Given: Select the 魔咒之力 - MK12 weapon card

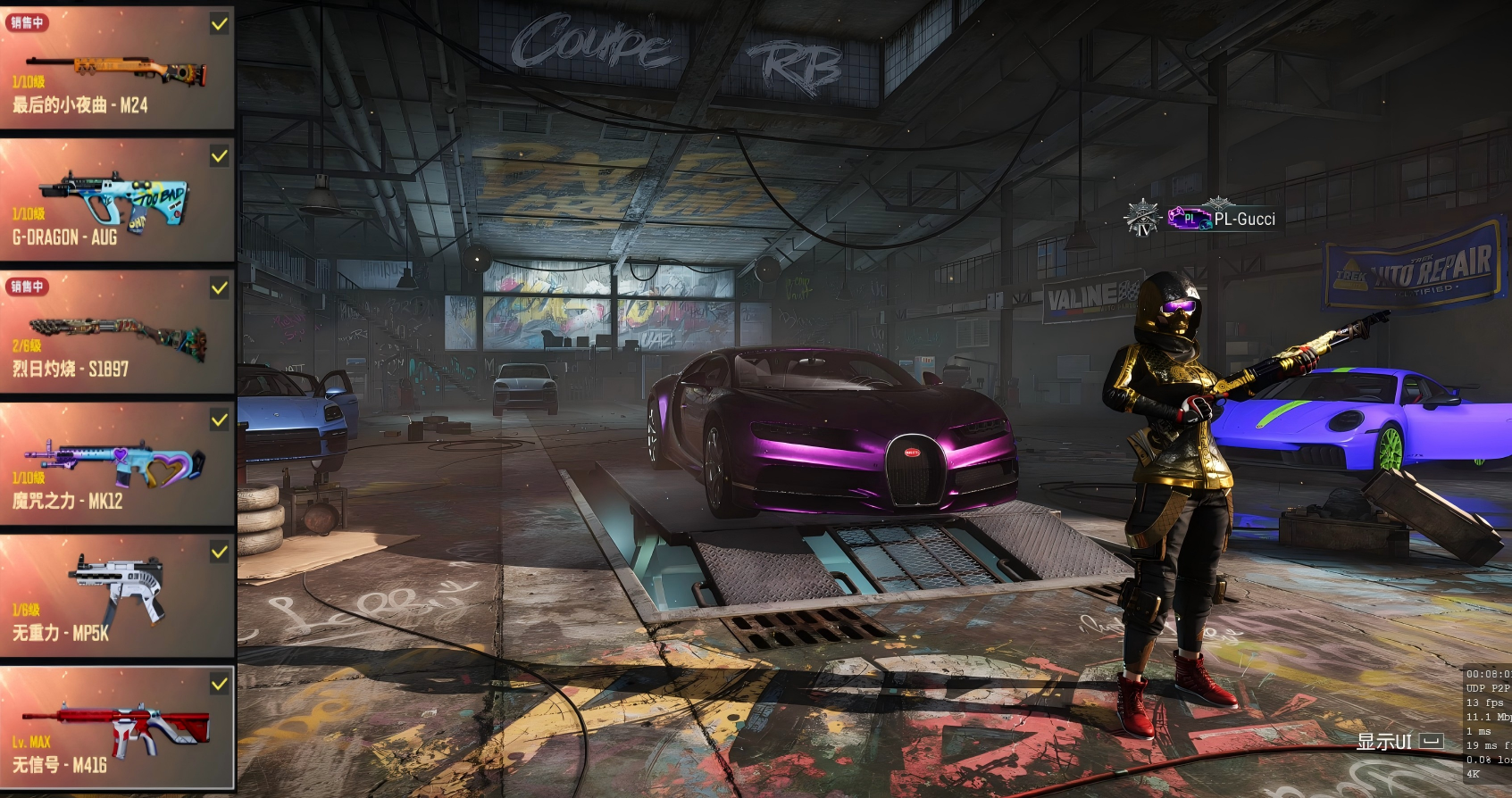Looking at the screenshot, I should [116, 464].
